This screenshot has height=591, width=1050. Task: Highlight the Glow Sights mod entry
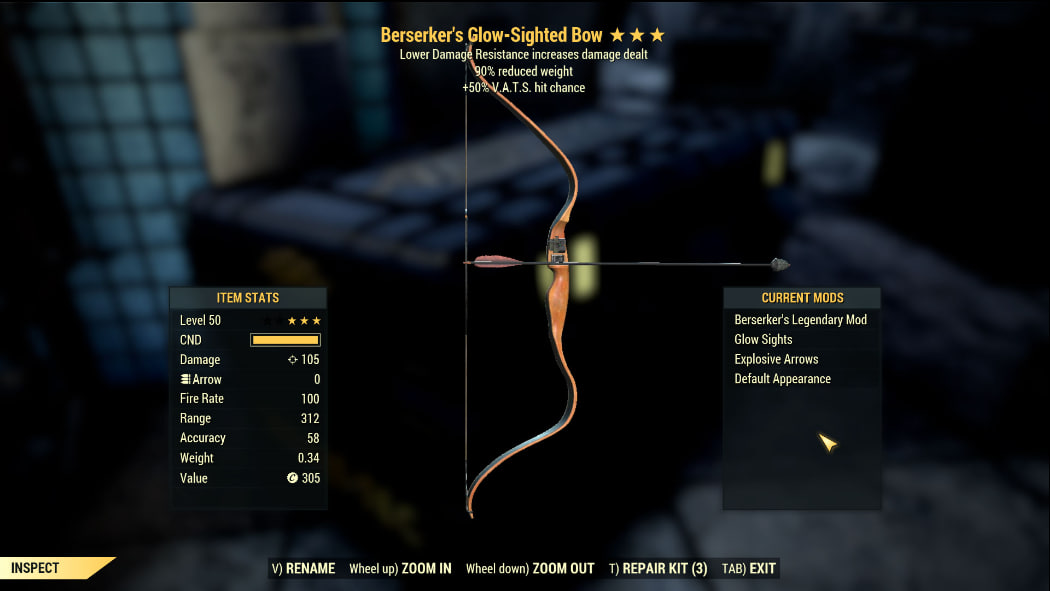[764, 340]
